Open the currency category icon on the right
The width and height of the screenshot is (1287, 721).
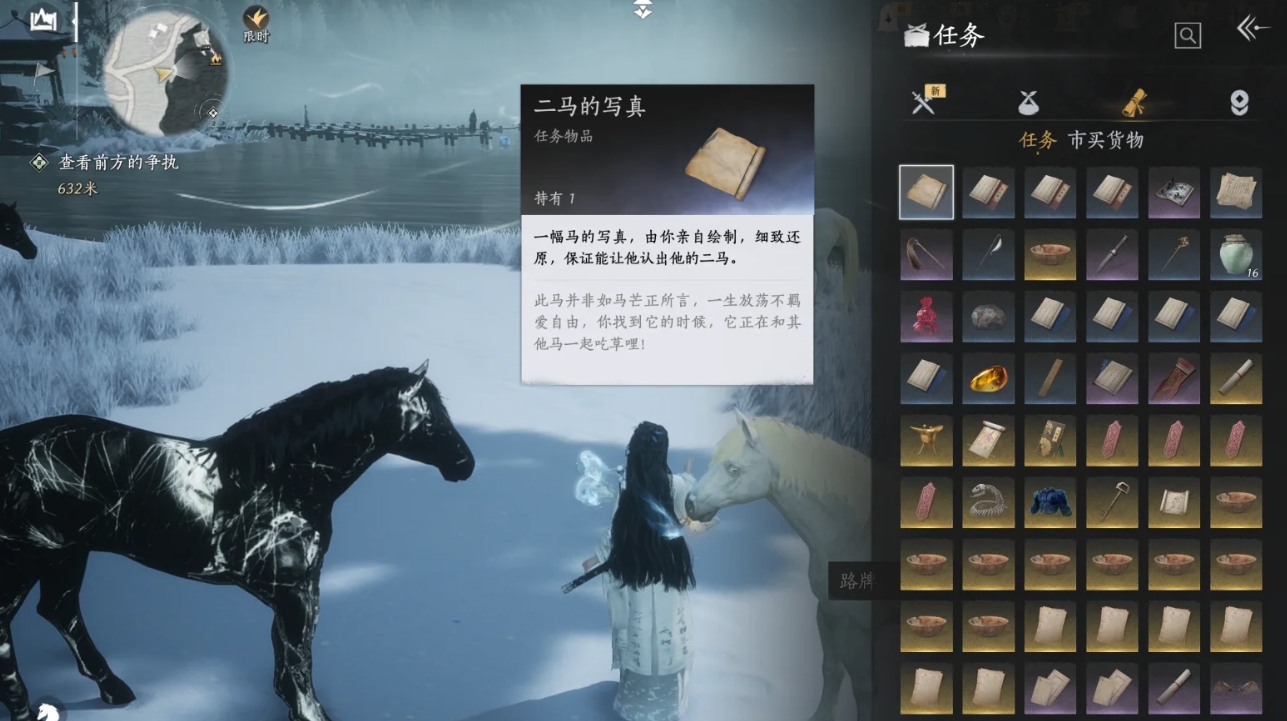(1238, 100)
